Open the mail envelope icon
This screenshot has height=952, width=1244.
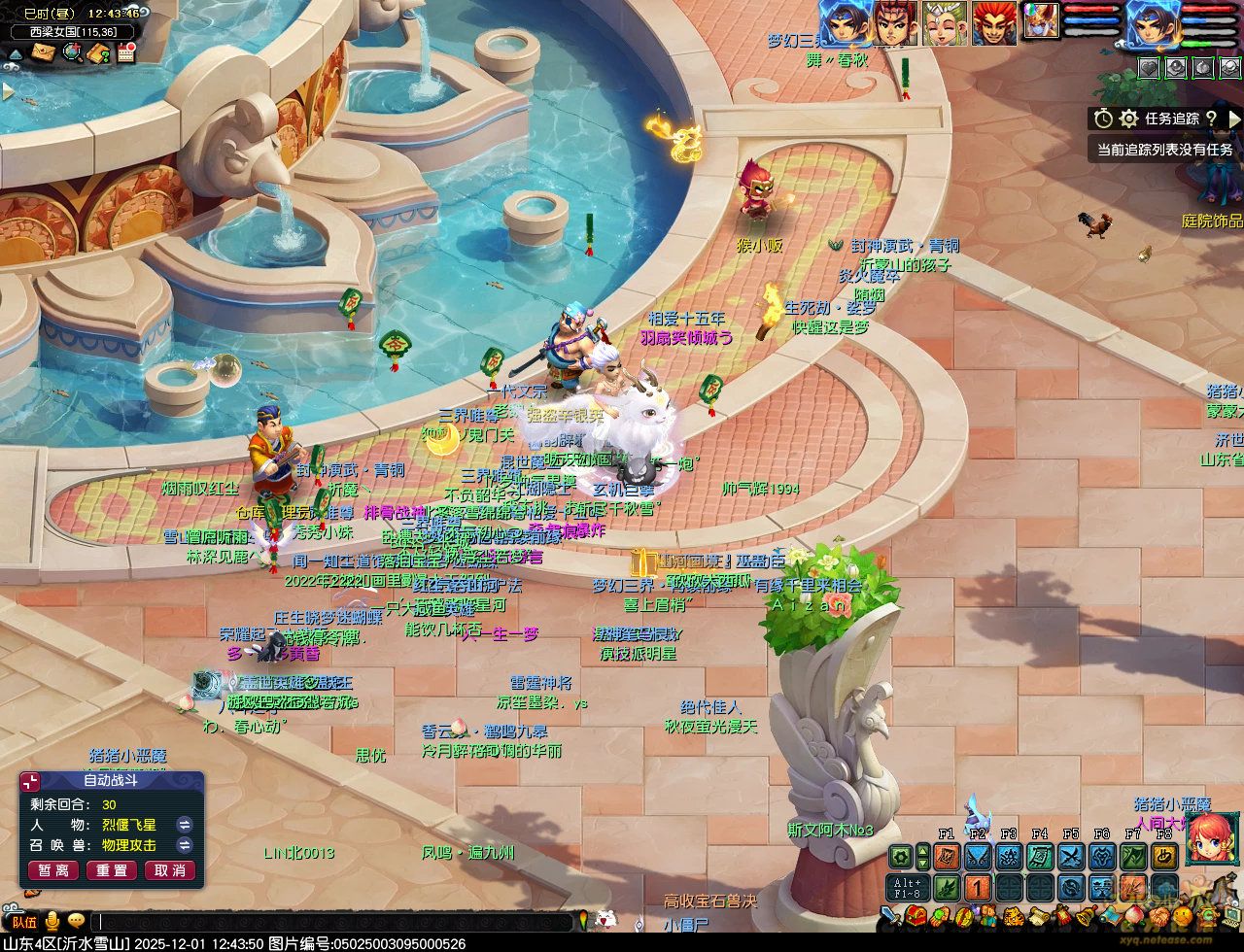[43, 52]
